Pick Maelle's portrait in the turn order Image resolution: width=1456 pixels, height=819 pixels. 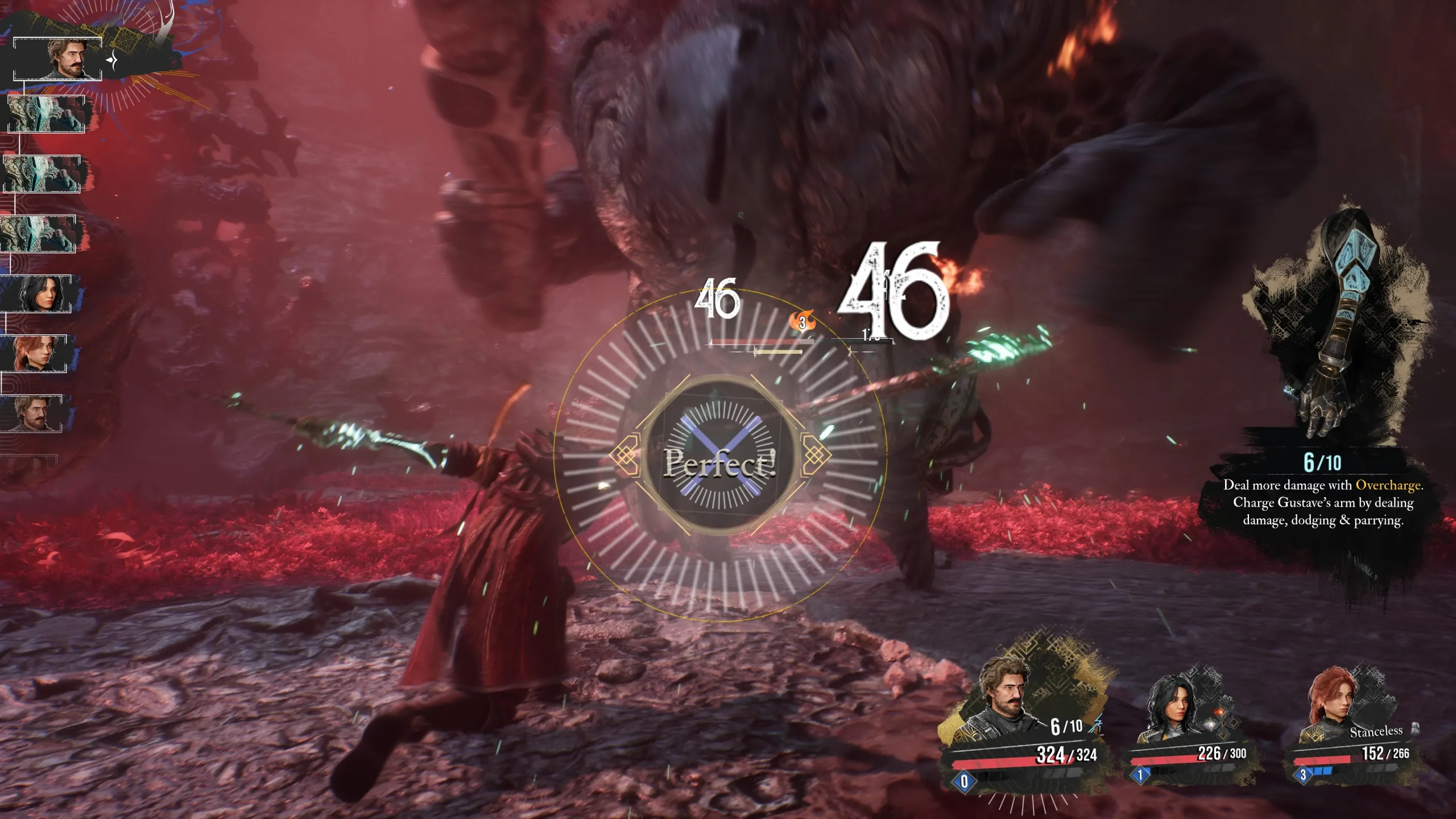pyautogui.click(x=36, y=354)
